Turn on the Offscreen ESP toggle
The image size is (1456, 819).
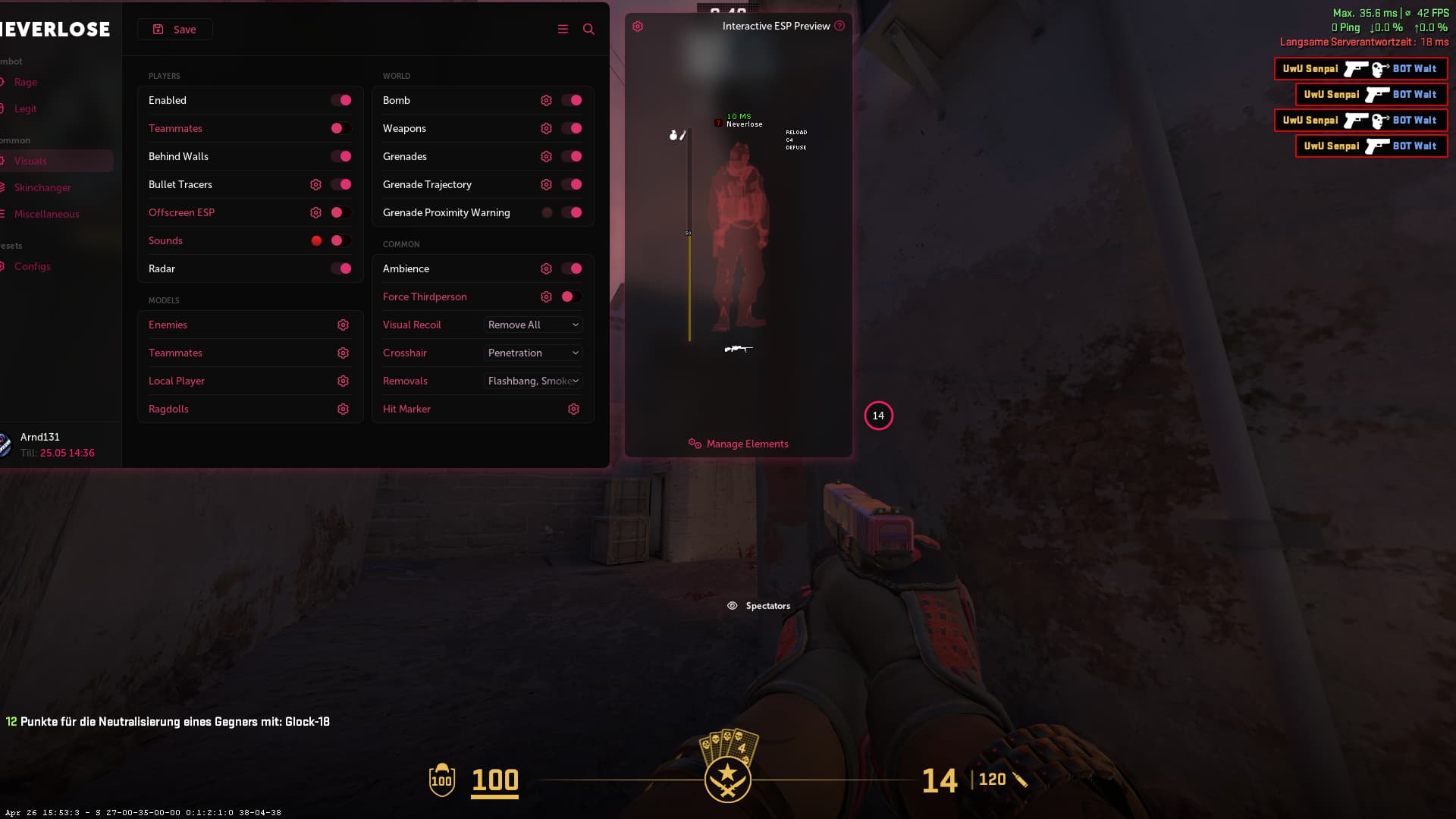(x=341, y=212)
